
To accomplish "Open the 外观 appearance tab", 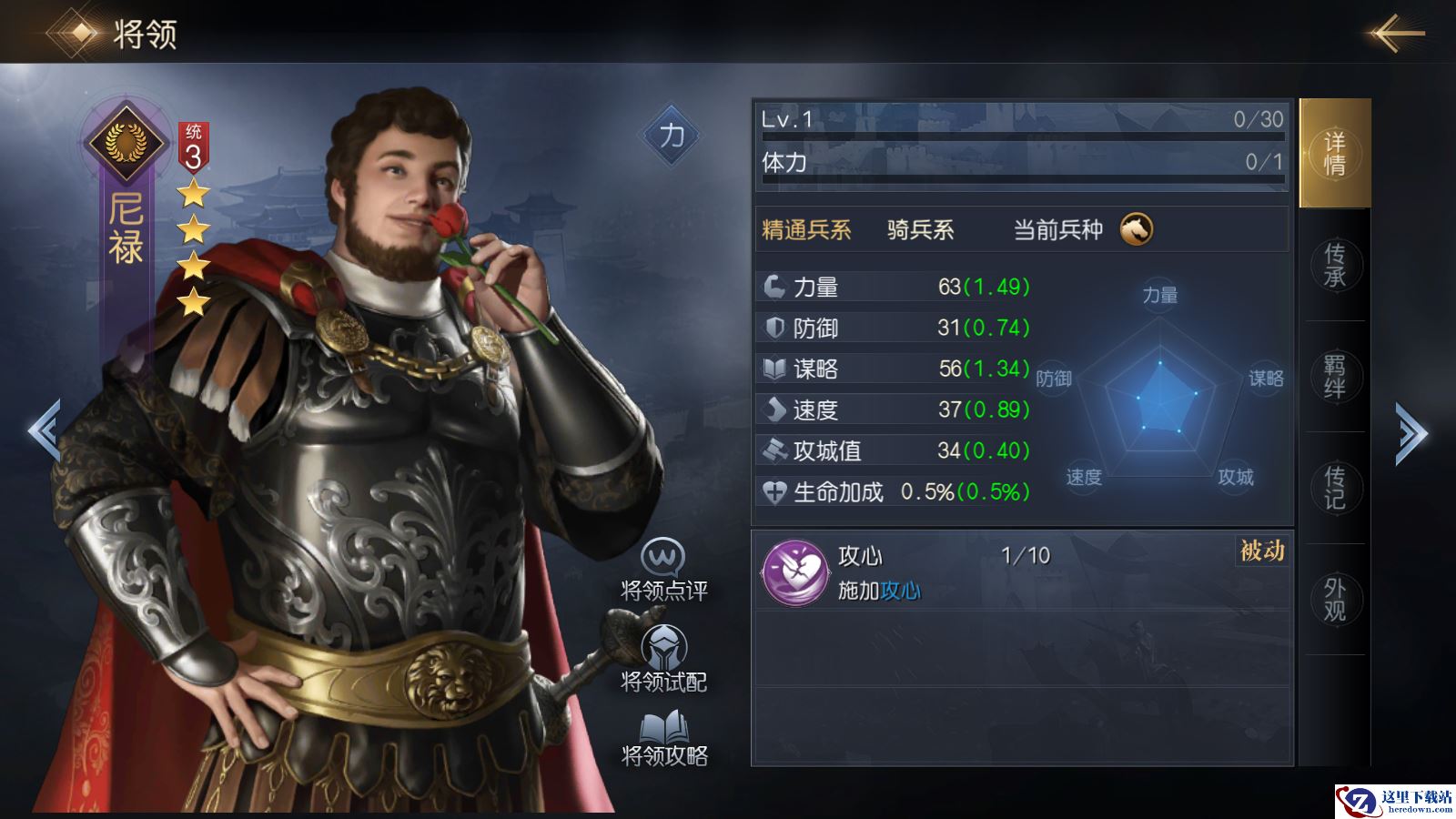I will coord(1334,600).
